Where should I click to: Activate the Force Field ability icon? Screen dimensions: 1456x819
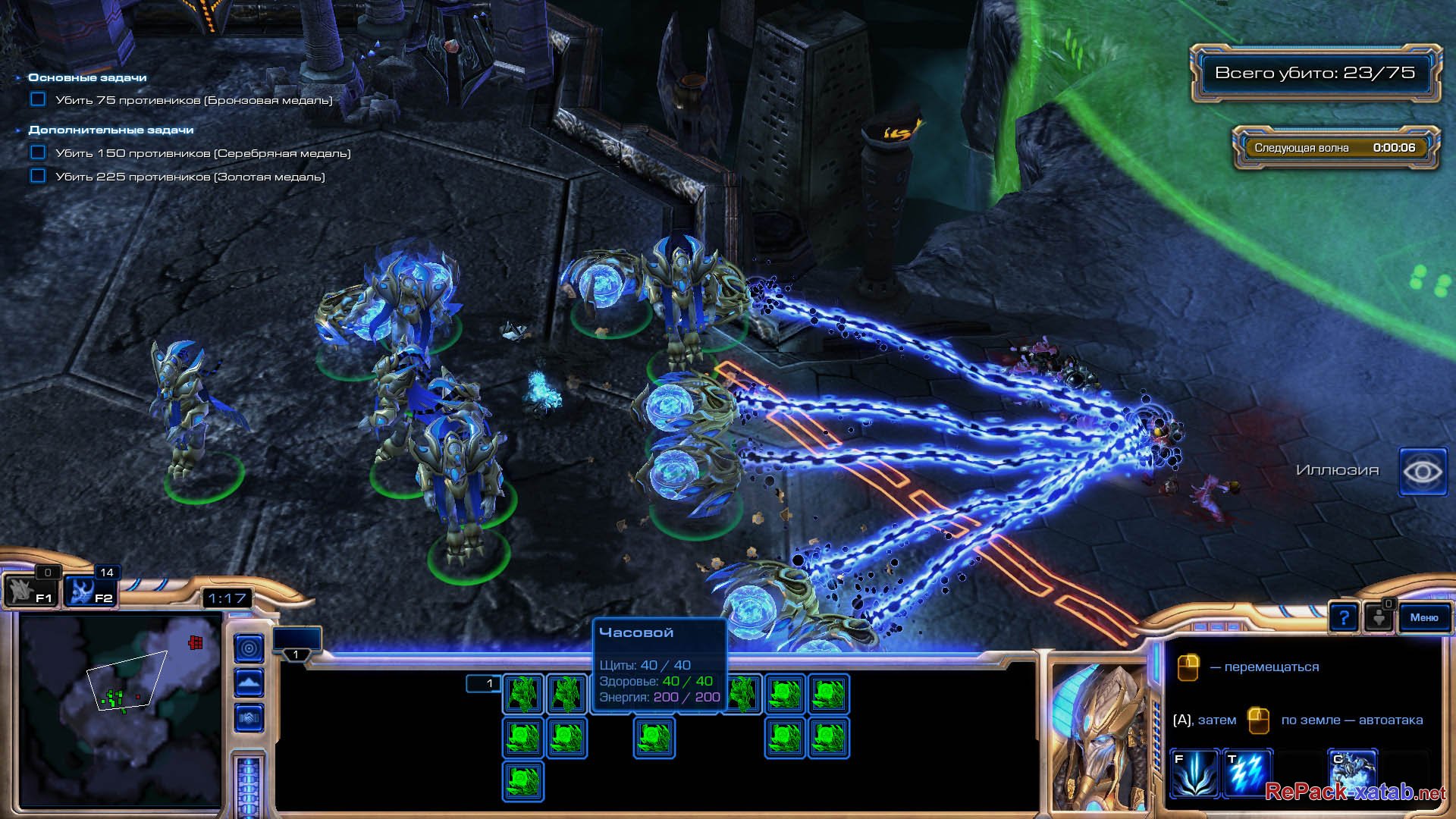1194,773
